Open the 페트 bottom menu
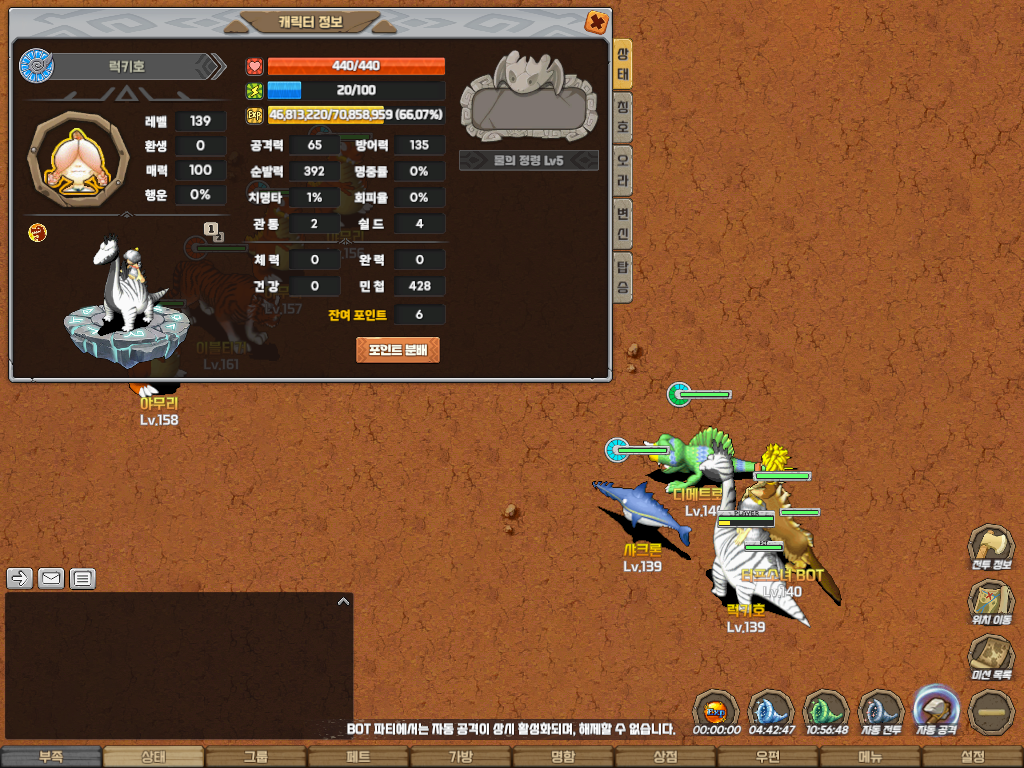 [x=358, y=757]
